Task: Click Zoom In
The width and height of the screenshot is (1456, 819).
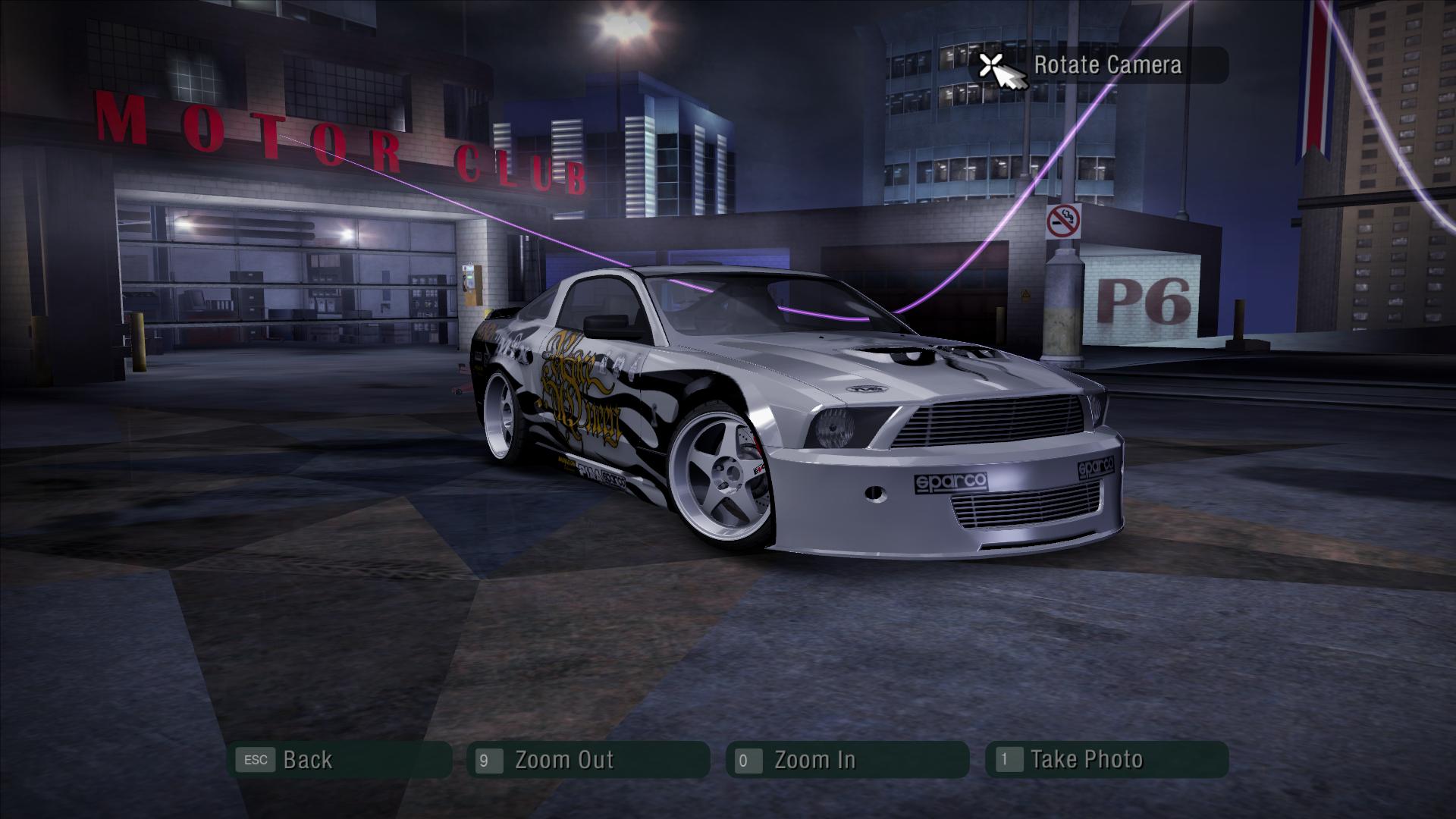Action: coord(815,758)
